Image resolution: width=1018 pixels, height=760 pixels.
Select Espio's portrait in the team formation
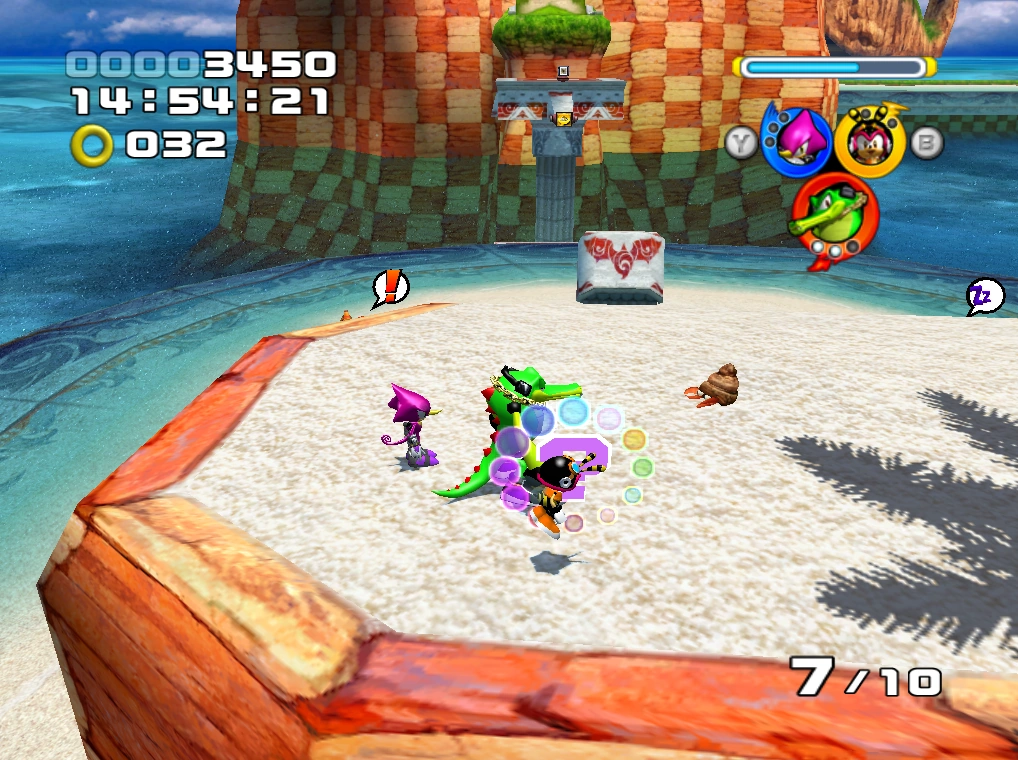[x=796, y=141]
